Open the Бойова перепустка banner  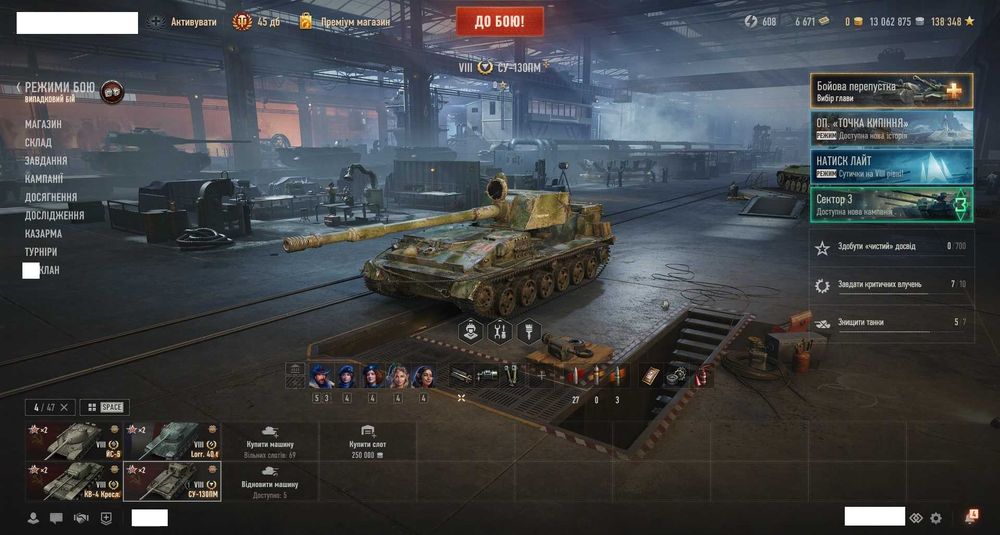[891, 90]
